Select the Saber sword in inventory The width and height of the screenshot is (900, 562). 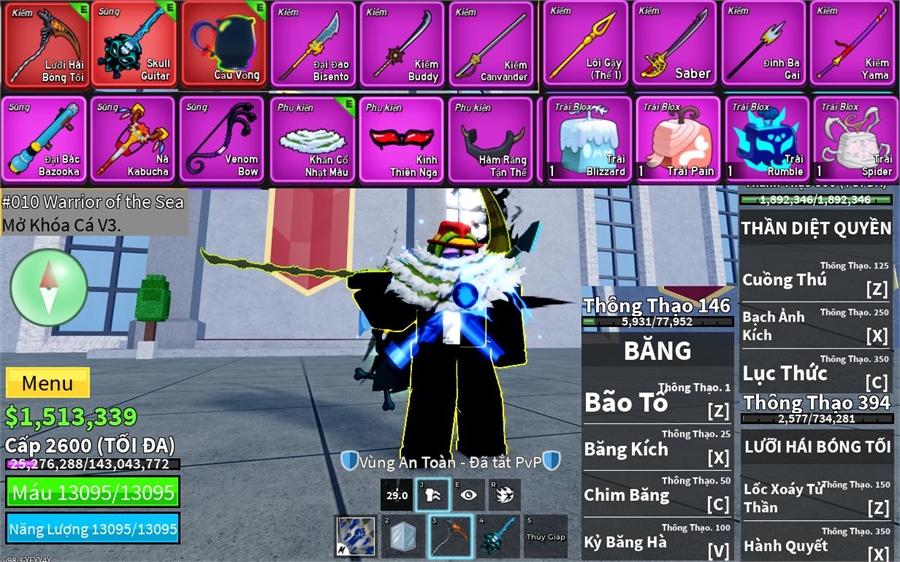click(x=675, y=44)
